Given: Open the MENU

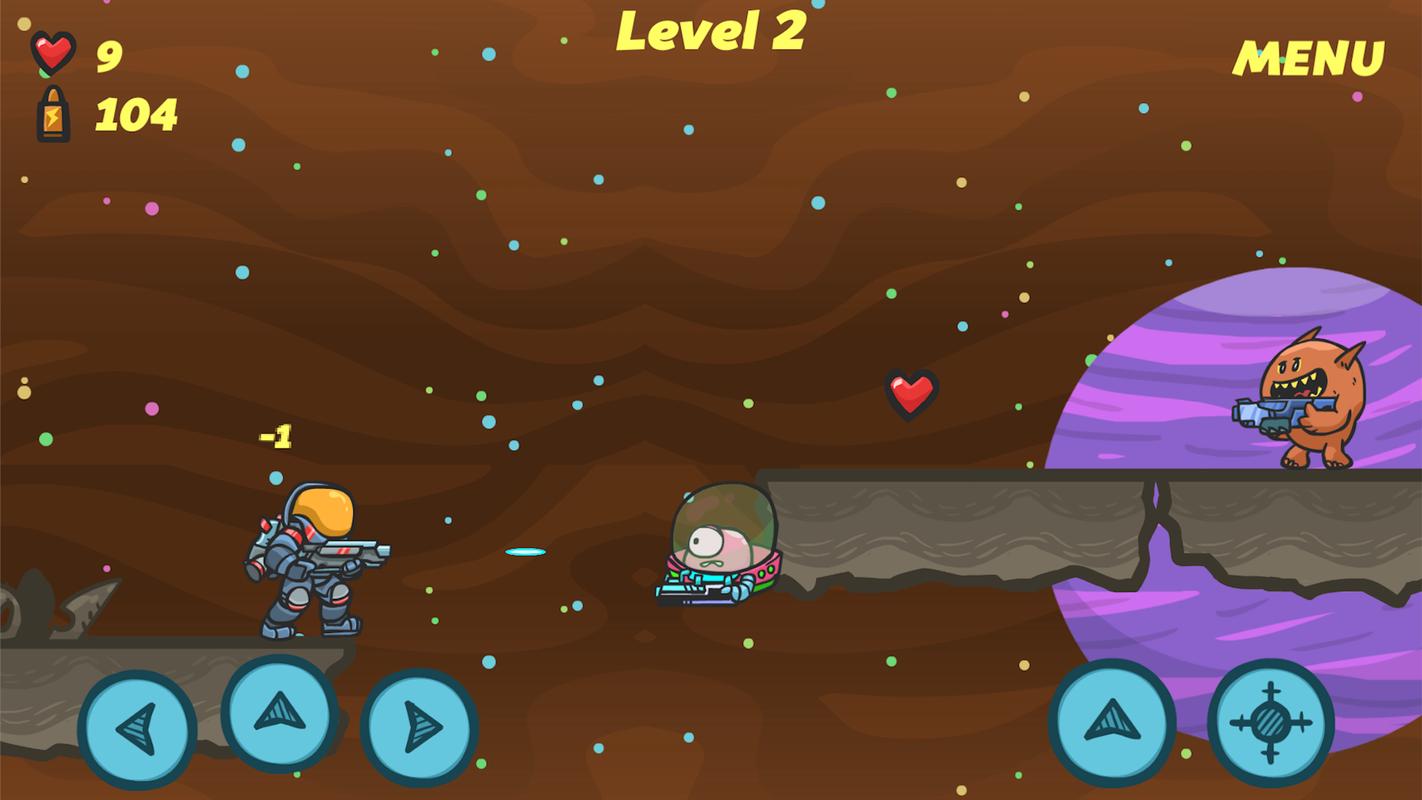Looking at the screenshot, I should (1308, 59).
